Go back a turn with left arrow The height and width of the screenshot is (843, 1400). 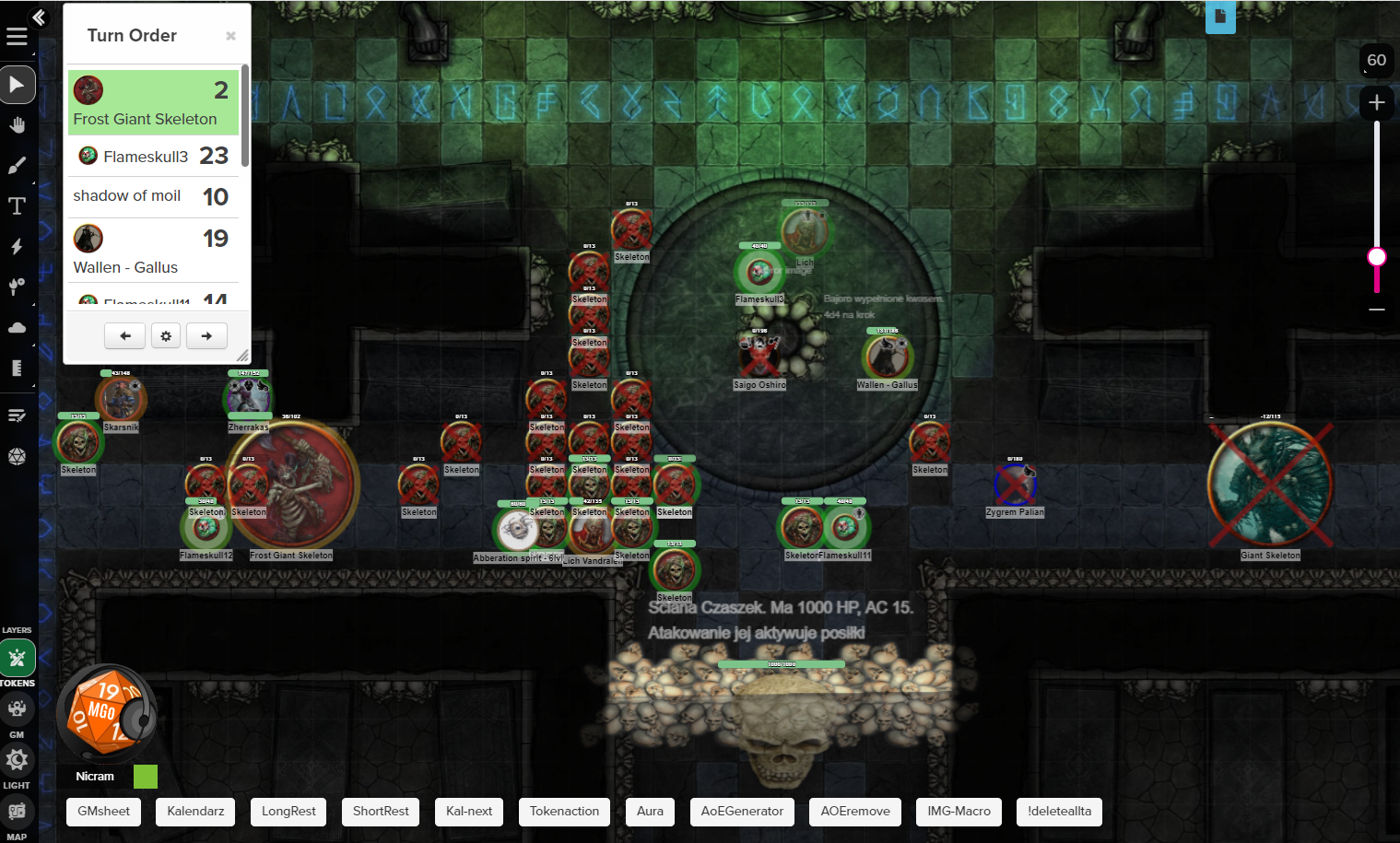[x=125, y=336]
